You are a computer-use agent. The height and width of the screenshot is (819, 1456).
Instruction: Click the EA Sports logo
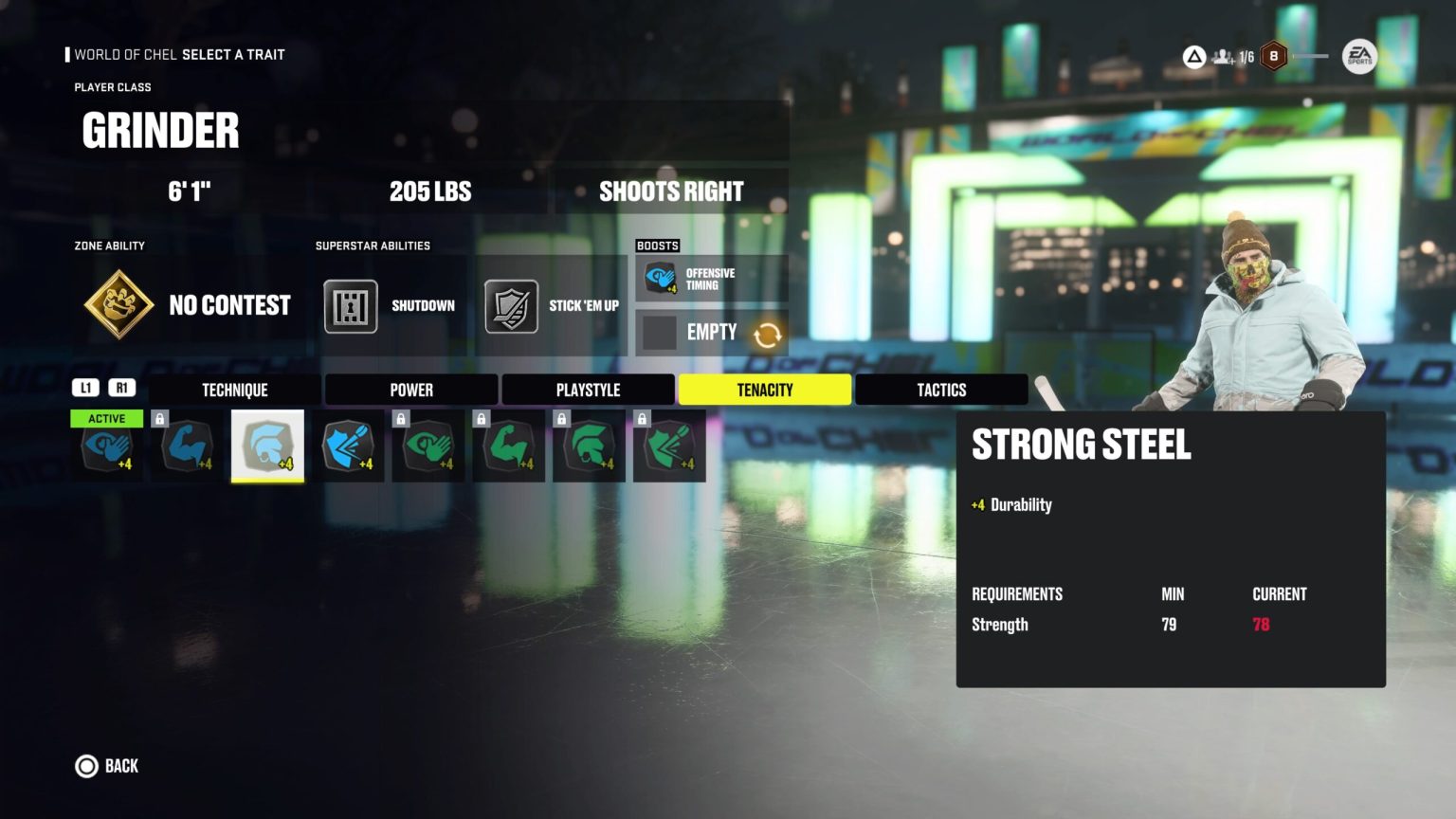[x=1359, y=56]
